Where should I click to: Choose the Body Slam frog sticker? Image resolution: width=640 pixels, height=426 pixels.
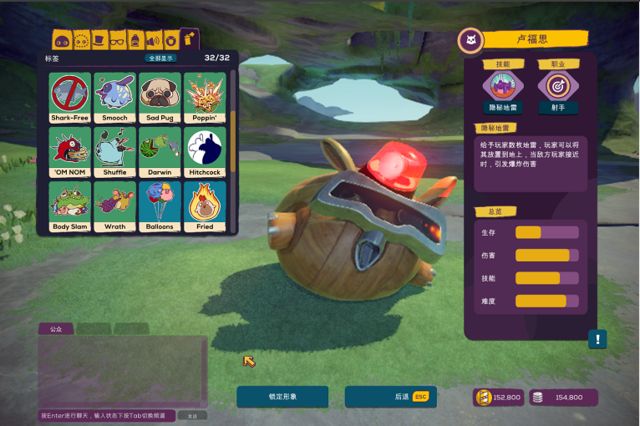click(70, 205)
